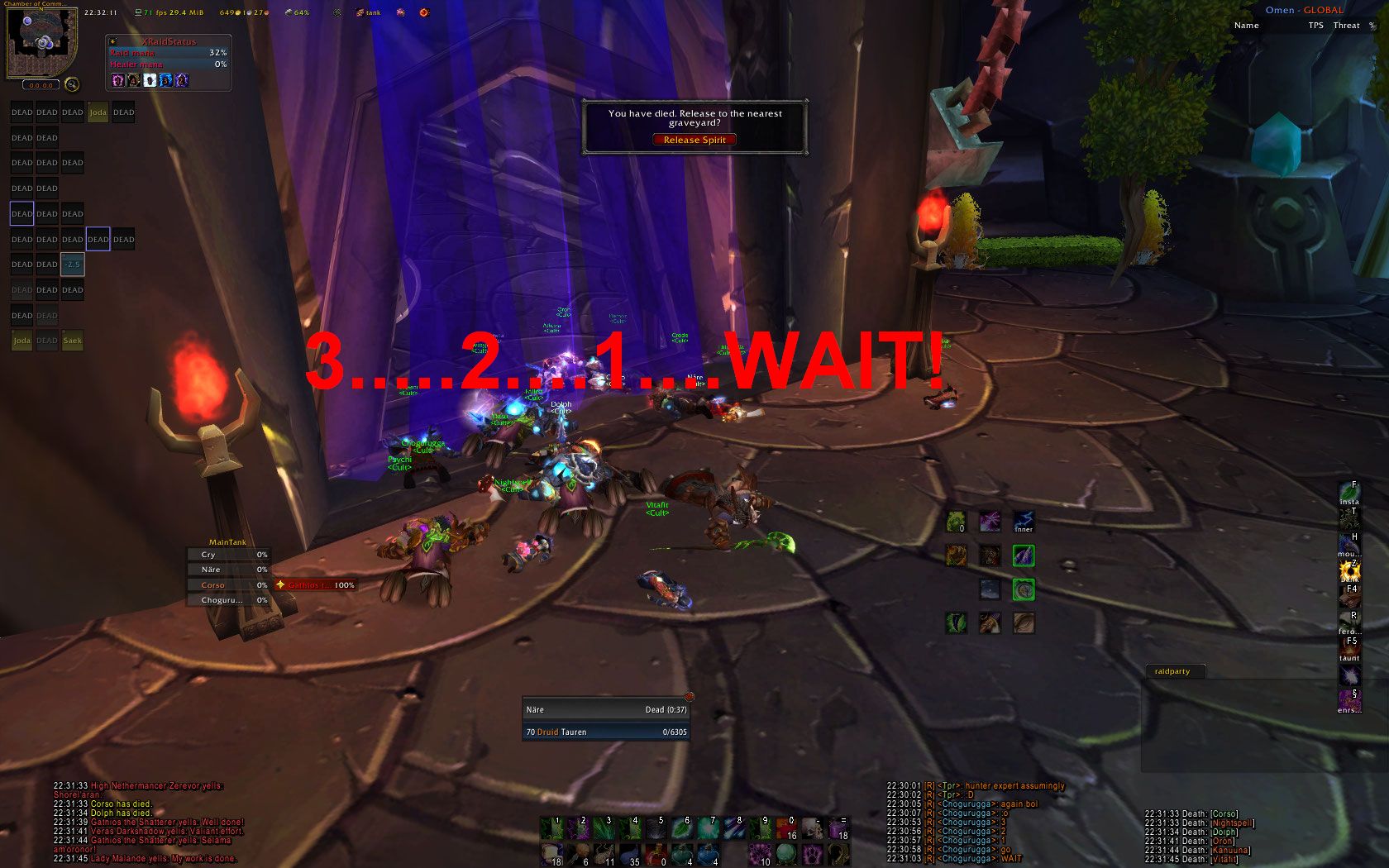Switch to the raidparty chat tab
Image resolution: width=1389 pixels, height=868 pixels.
click(x=1172, y=671)
